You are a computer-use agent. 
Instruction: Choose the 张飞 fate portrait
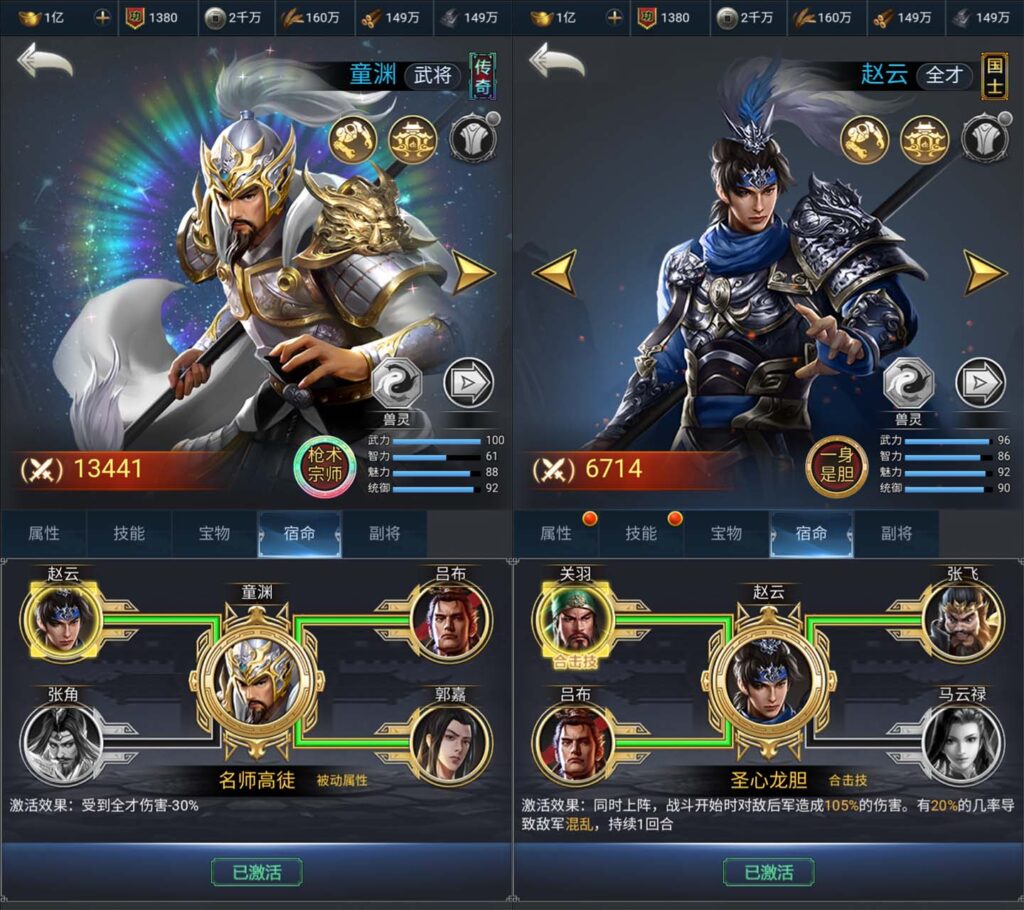point(961,620)
